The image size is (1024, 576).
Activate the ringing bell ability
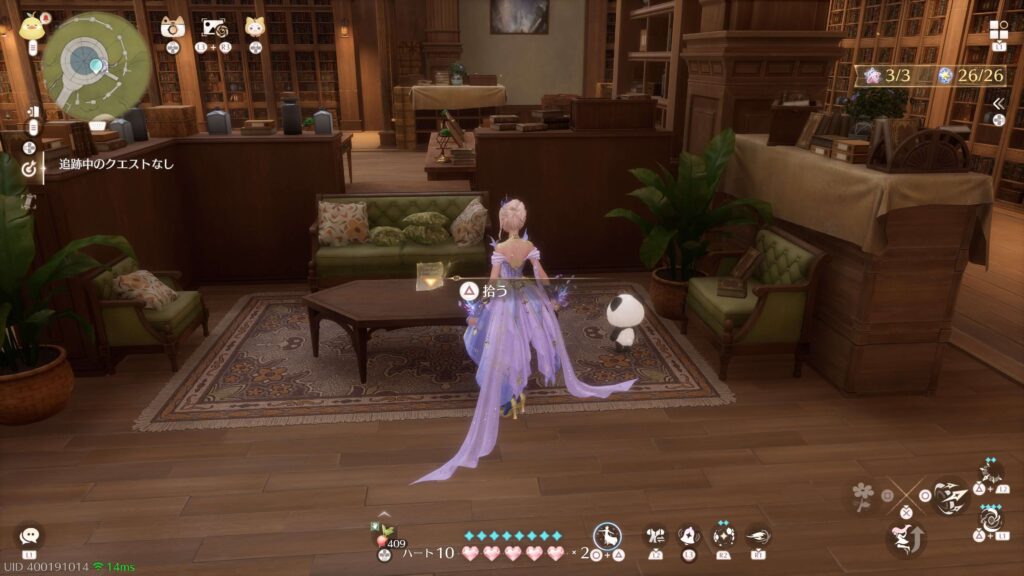pyautogui.click(x=689, y=536)
